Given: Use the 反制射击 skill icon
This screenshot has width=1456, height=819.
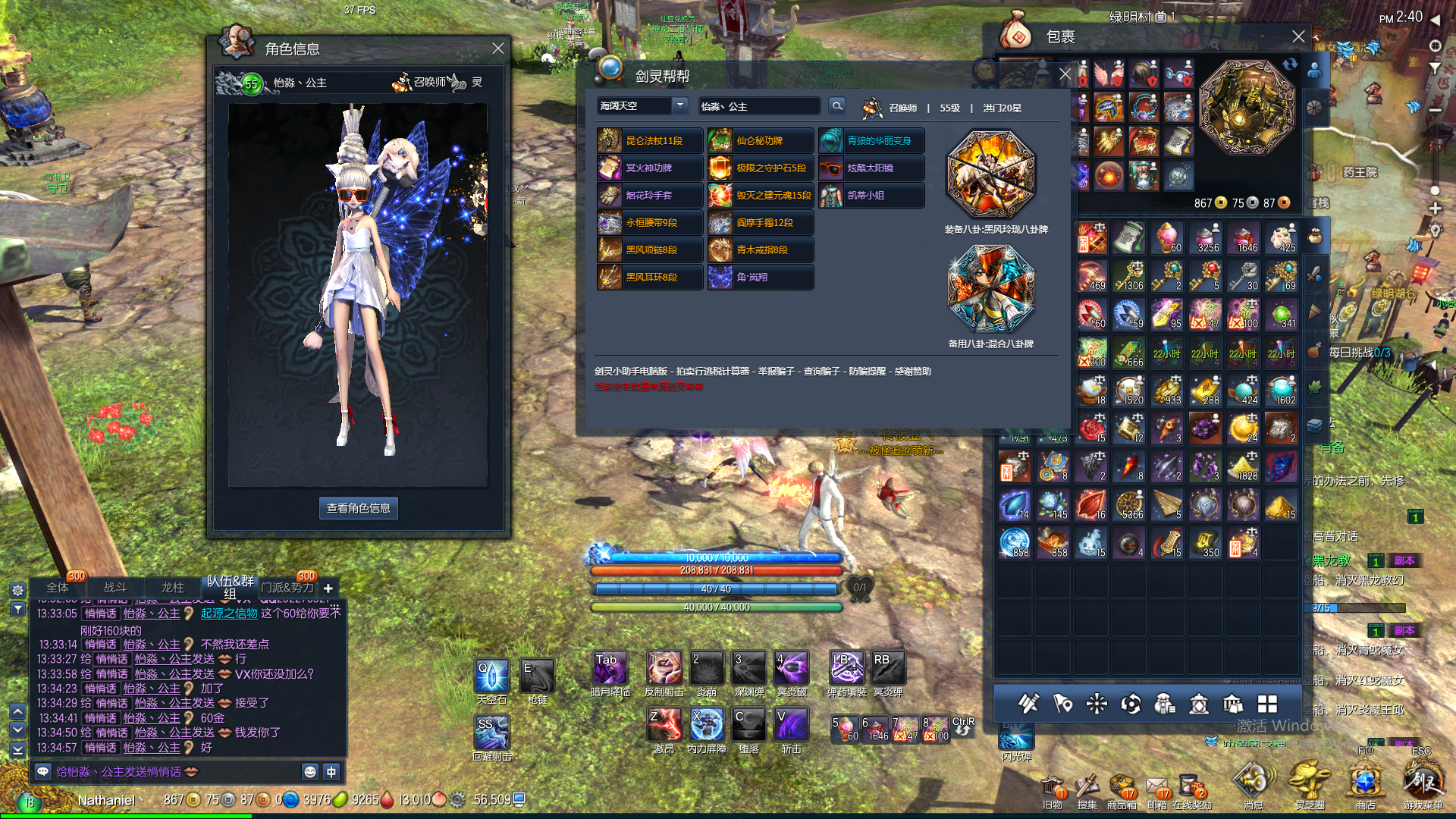Looking at the screenshot, I should coord(664,669).
